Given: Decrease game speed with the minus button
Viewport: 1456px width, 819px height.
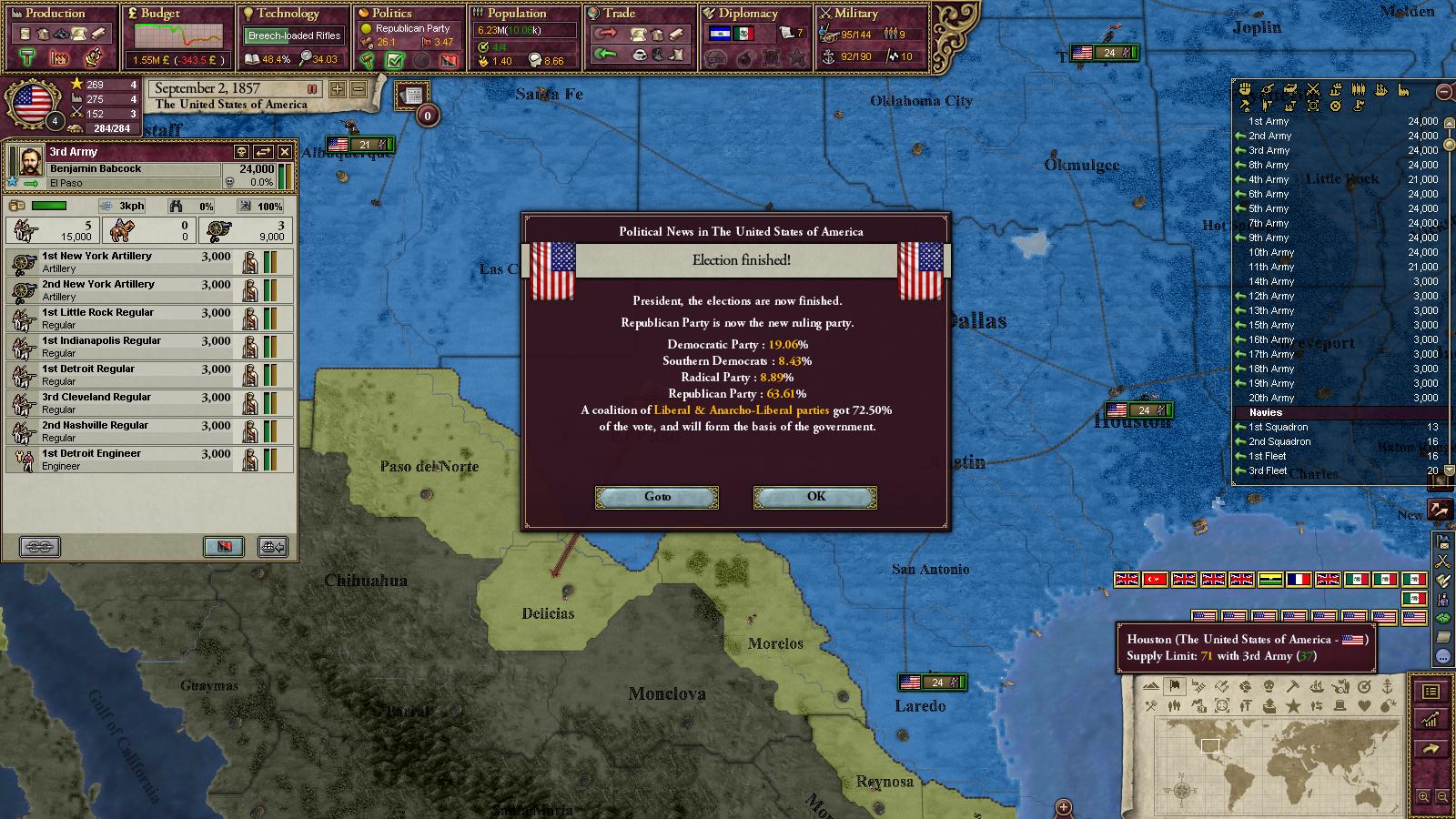Looking at the screenshot, I should [x=359, y=89].
